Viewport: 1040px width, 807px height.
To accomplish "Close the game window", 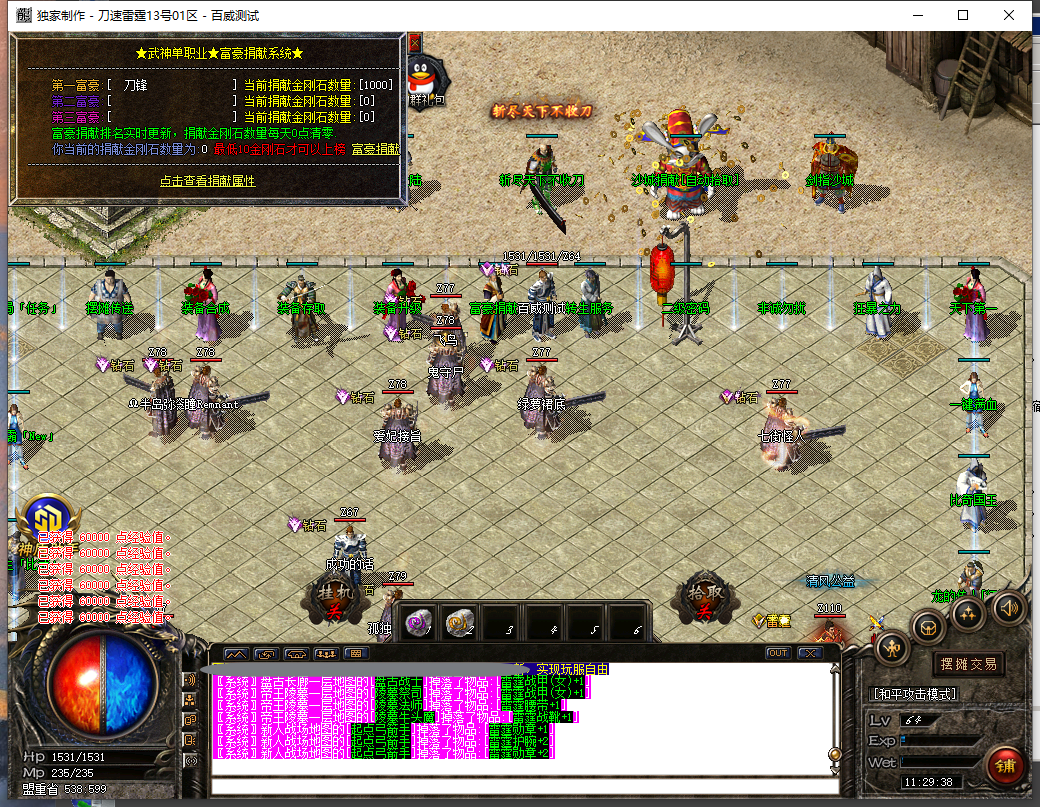I will pyautogui.click(x=1010, y=15).
